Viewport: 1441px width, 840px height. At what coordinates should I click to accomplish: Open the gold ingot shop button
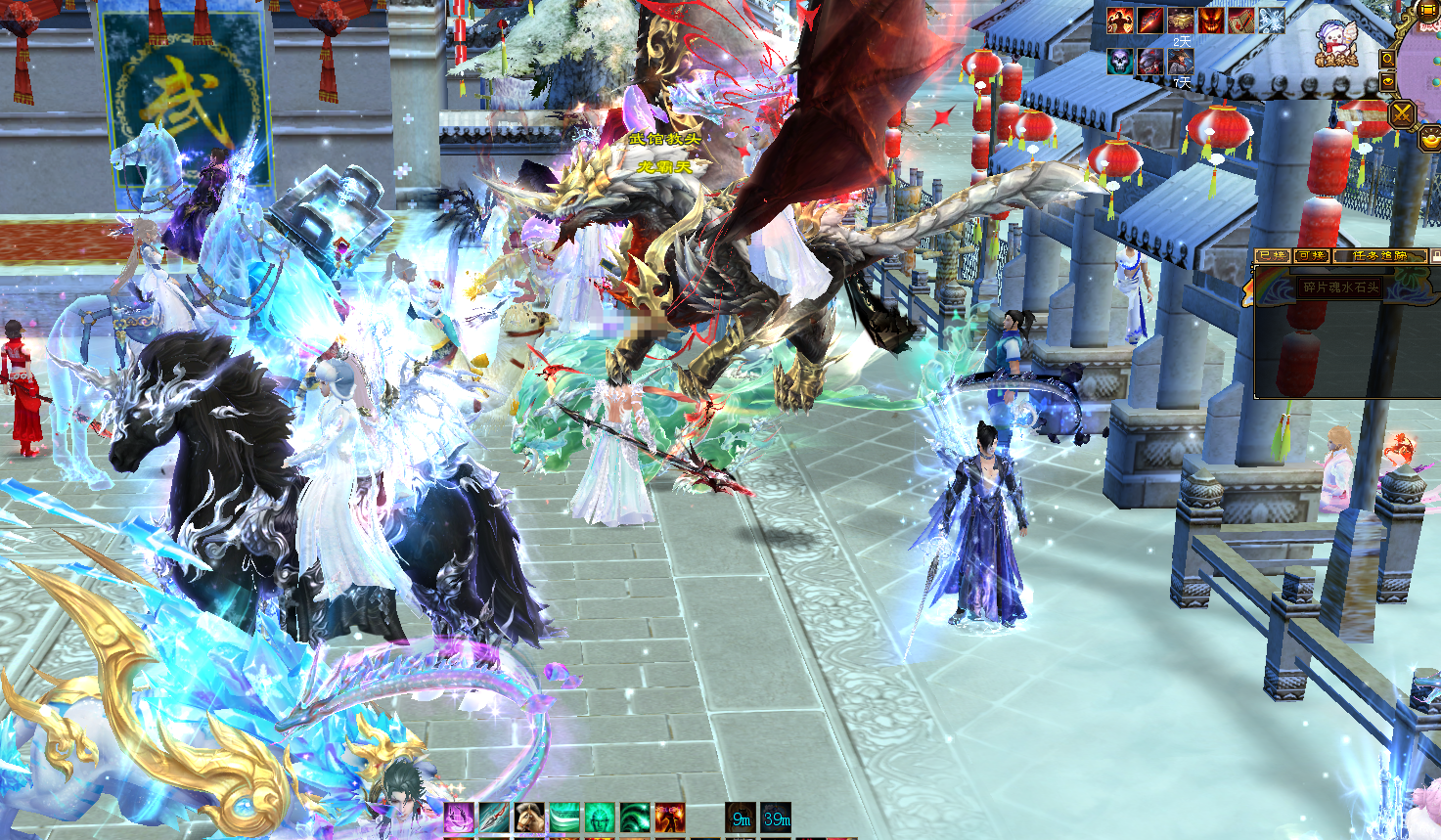(1428, 140)
